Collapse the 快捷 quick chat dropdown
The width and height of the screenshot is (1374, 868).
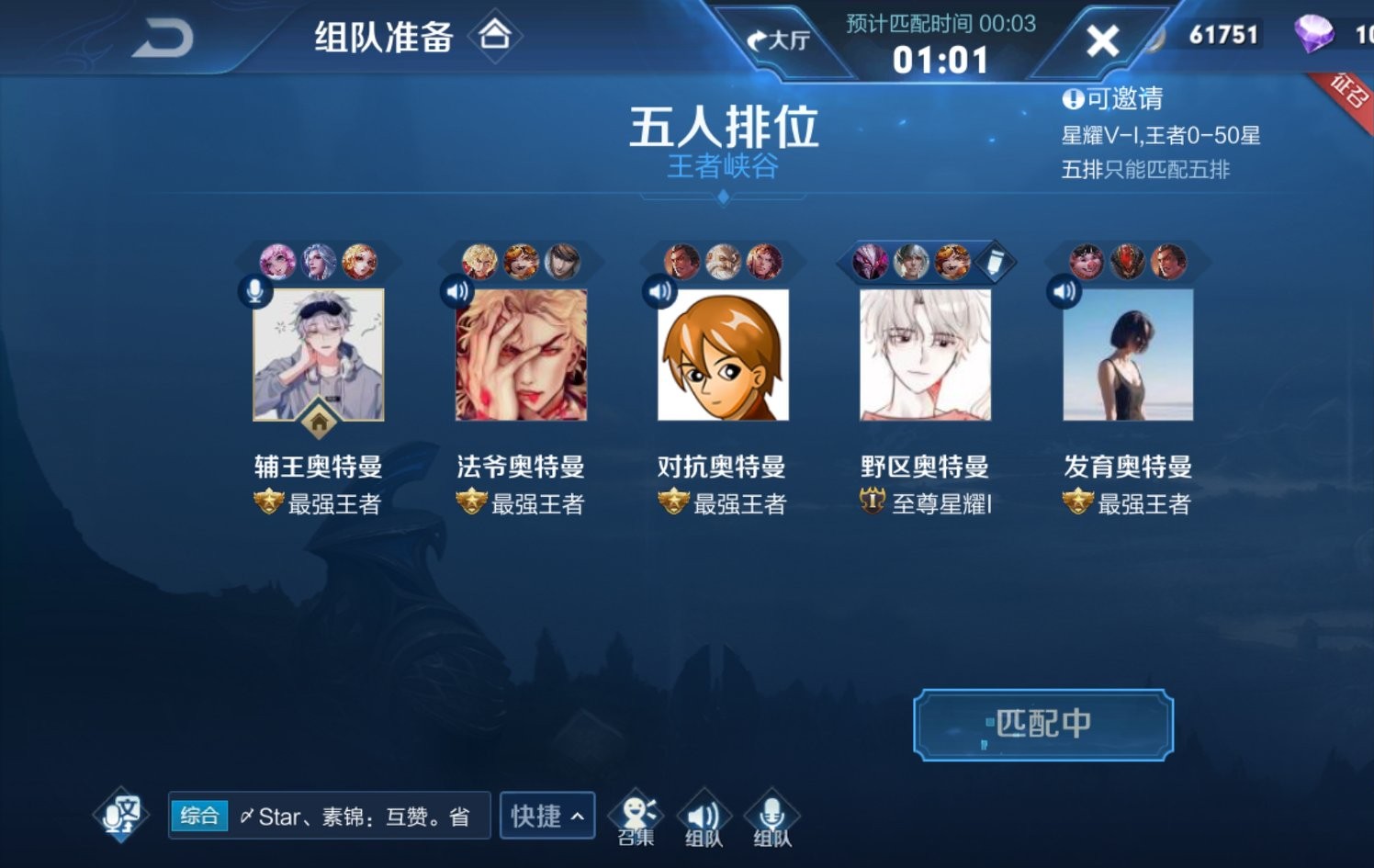[x=546, y=816]
